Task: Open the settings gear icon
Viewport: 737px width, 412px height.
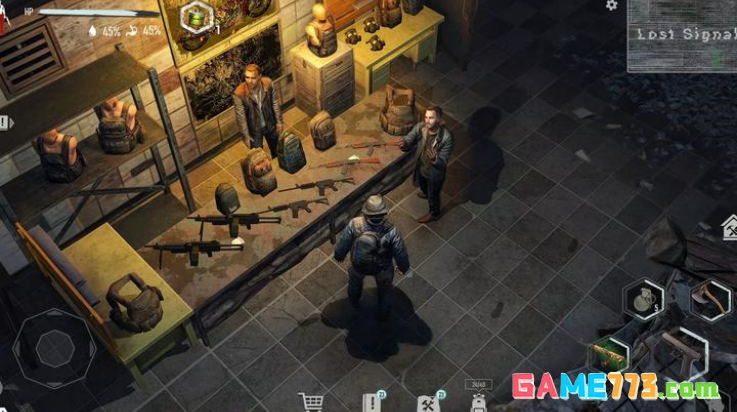Action: [612, 6]
